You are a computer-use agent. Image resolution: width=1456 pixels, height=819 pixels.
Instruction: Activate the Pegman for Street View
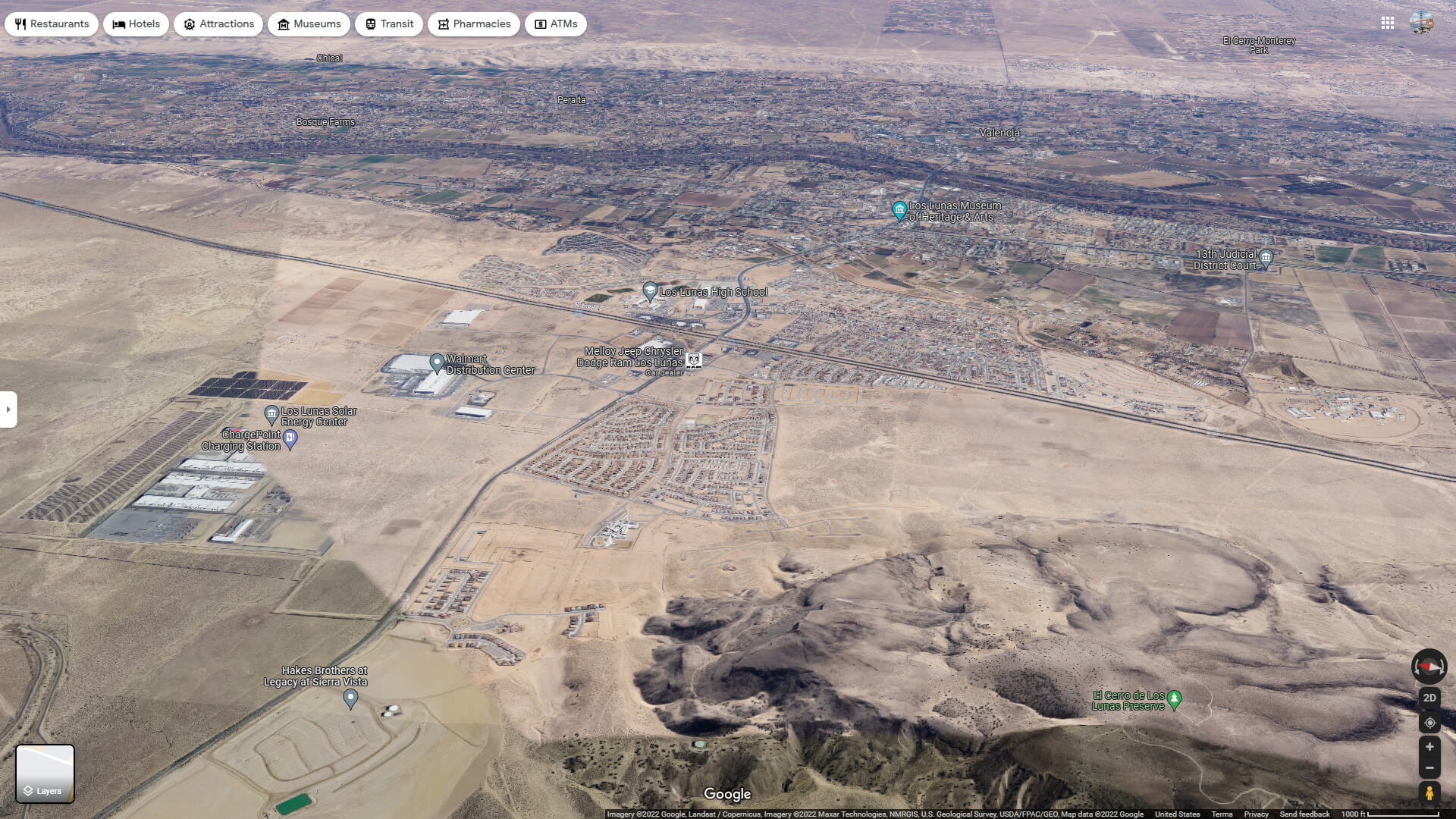click(1430, 793)
